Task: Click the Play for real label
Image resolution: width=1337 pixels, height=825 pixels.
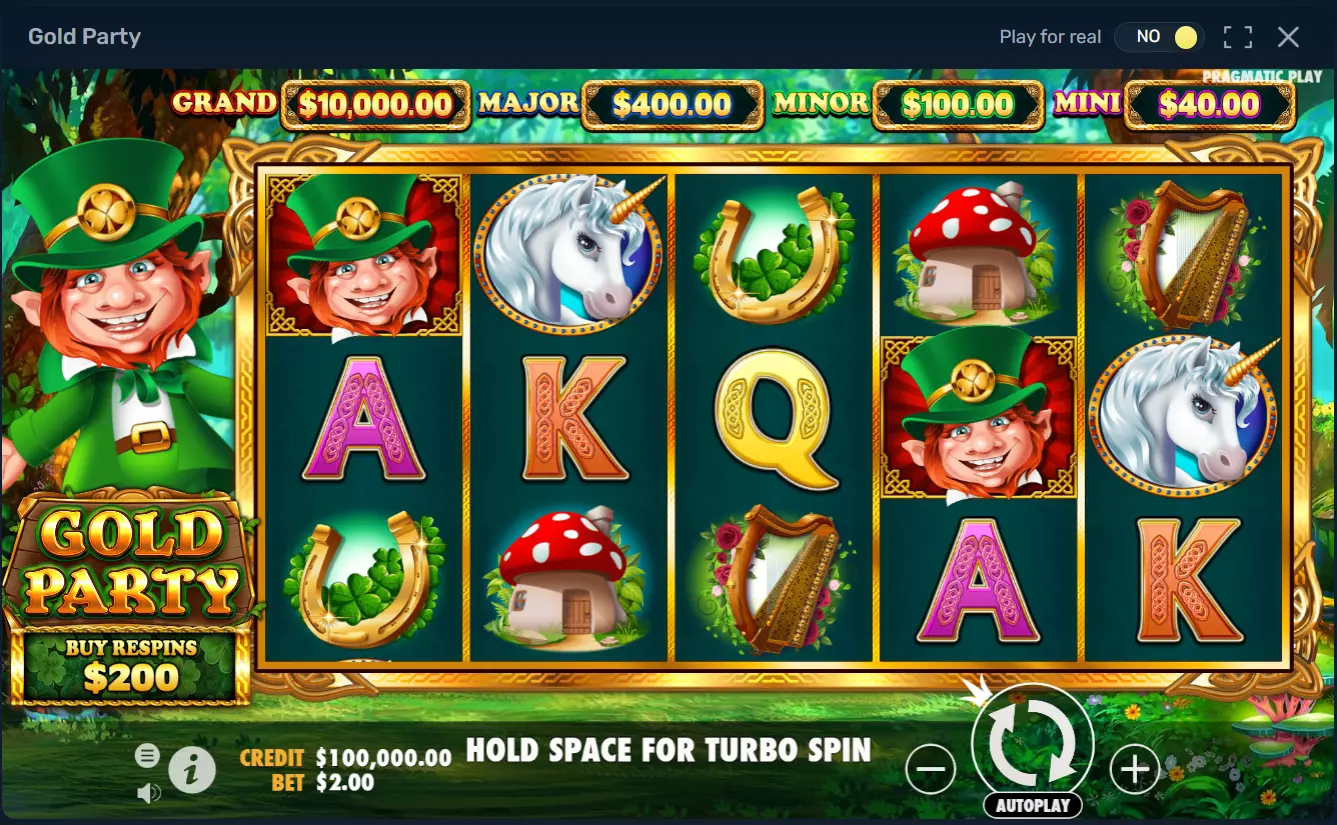Action: [1050, 36]
